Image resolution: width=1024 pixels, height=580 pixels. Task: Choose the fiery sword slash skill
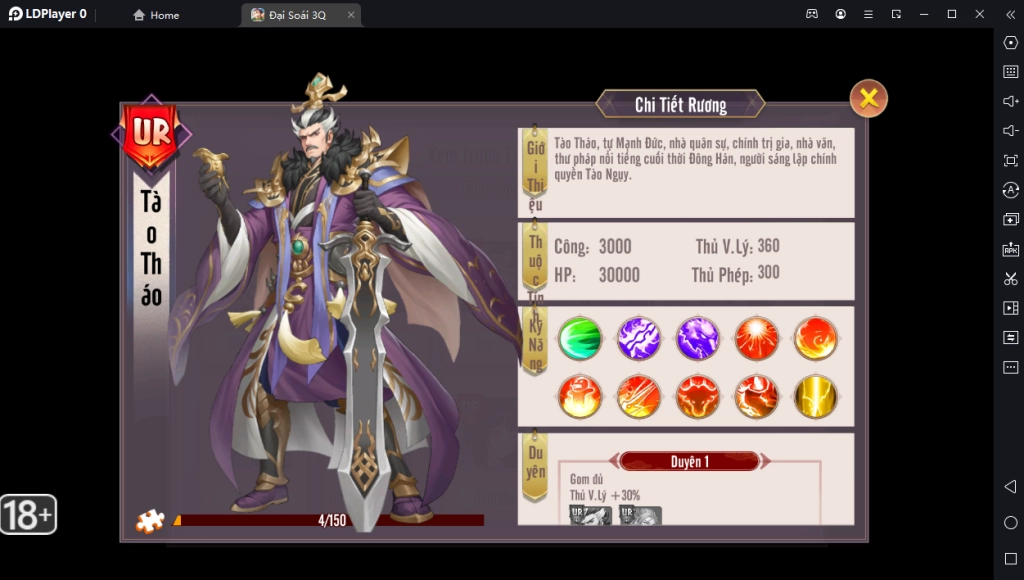tap(638, 397)
